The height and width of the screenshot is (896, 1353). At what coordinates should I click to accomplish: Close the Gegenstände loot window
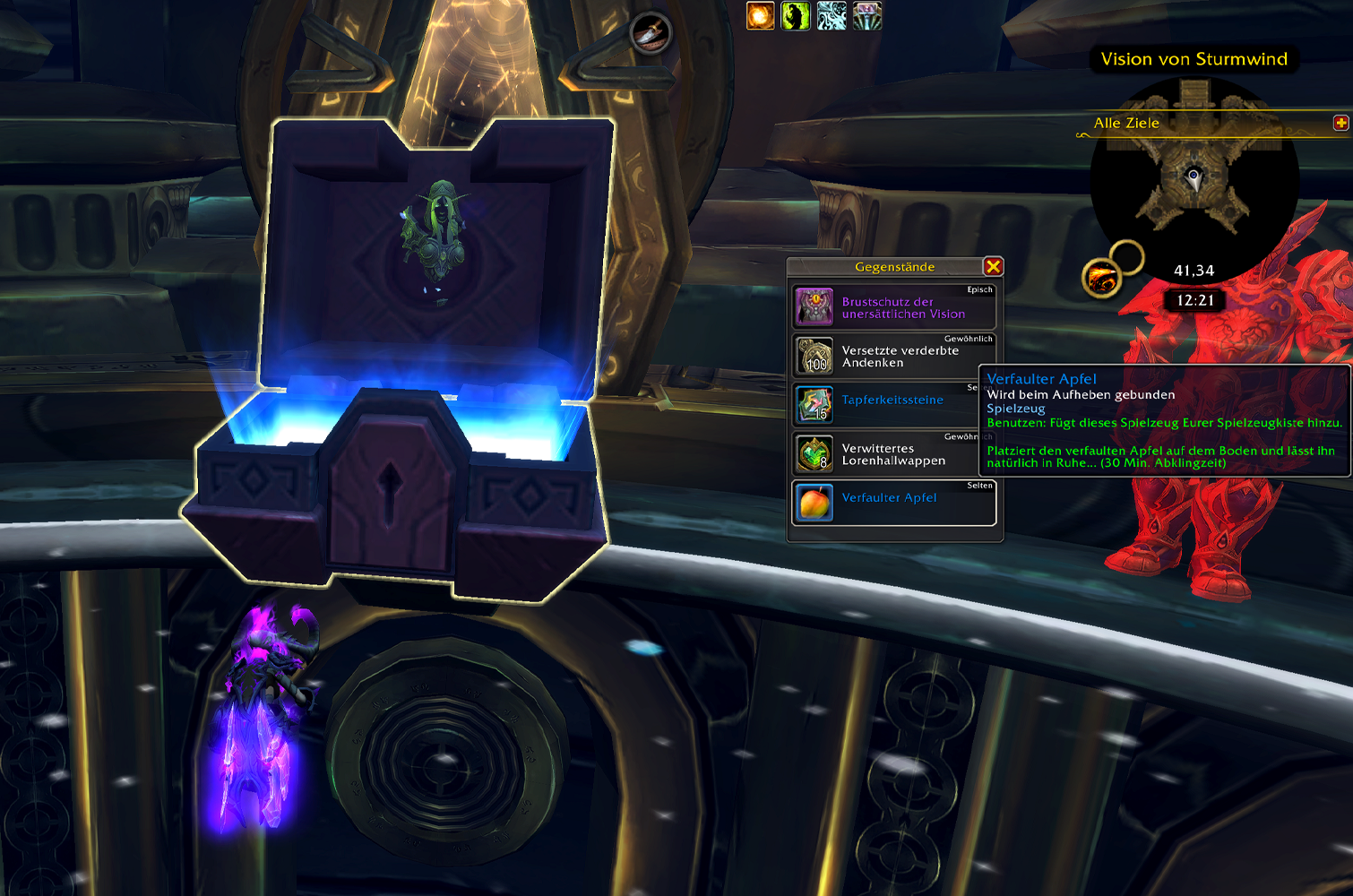click(993, 266)
